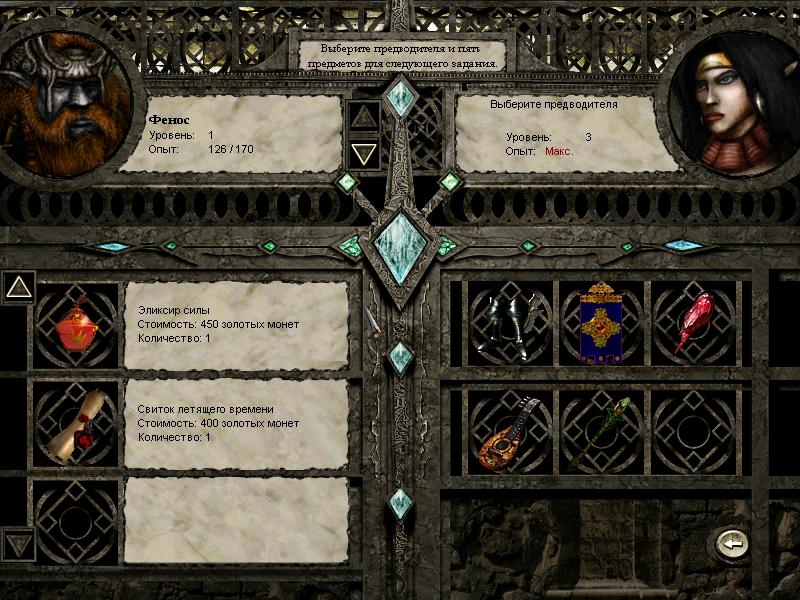This screenshot has height=600, width=800.
Task: Click the leader list down arrow
Action: tap(364, 153)
